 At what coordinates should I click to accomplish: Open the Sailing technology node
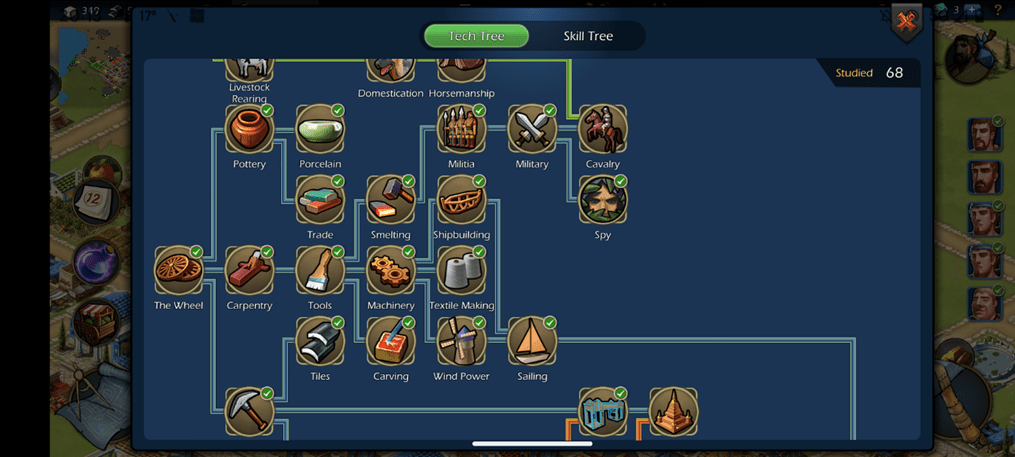point(532,342)
